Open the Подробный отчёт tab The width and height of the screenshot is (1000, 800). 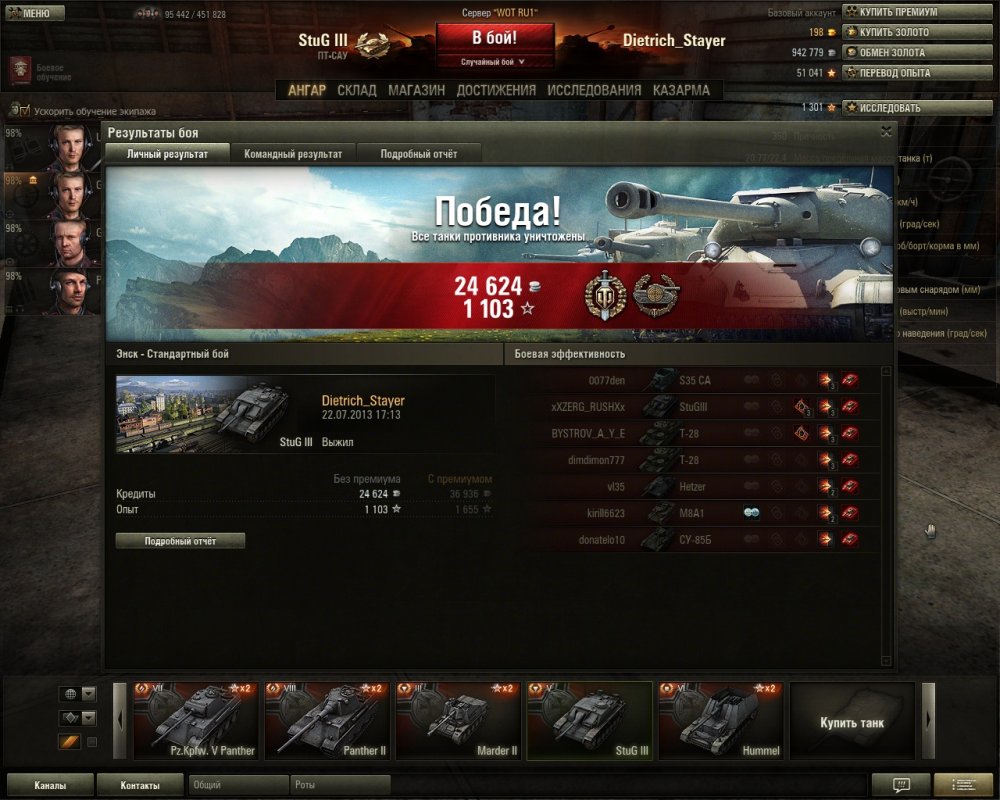pos(420,154)
